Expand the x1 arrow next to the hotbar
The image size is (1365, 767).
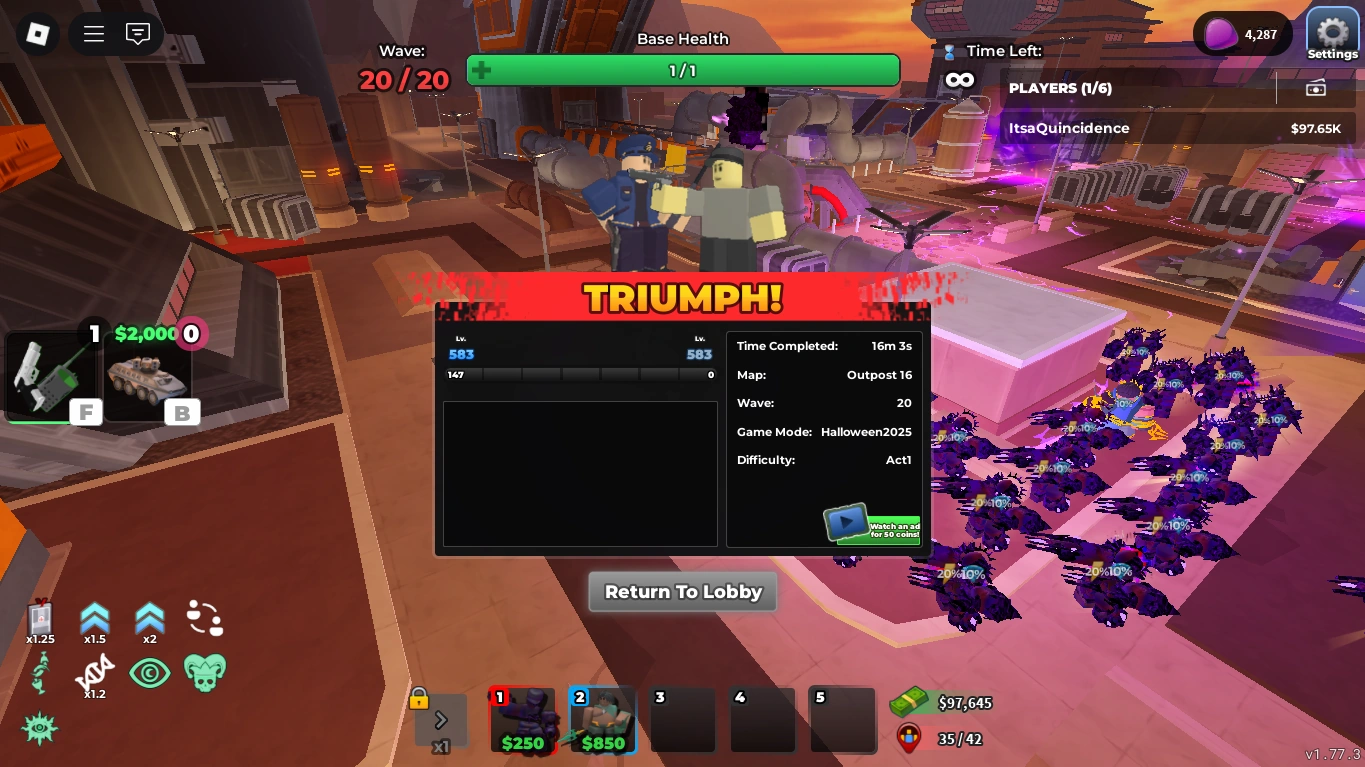point(441,719)
